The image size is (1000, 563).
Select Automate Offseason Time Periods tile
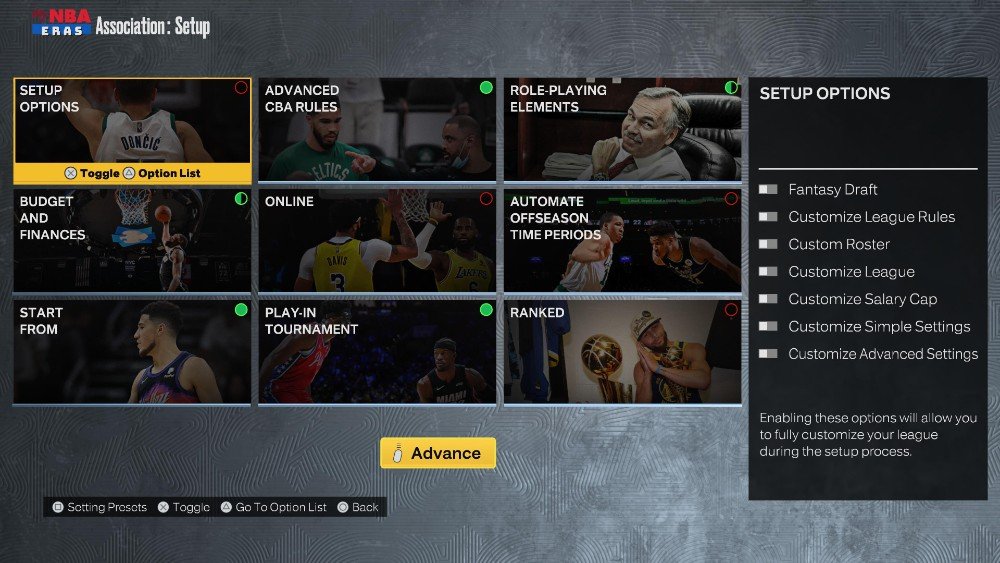pyautogui.click(x=622, y=241)
